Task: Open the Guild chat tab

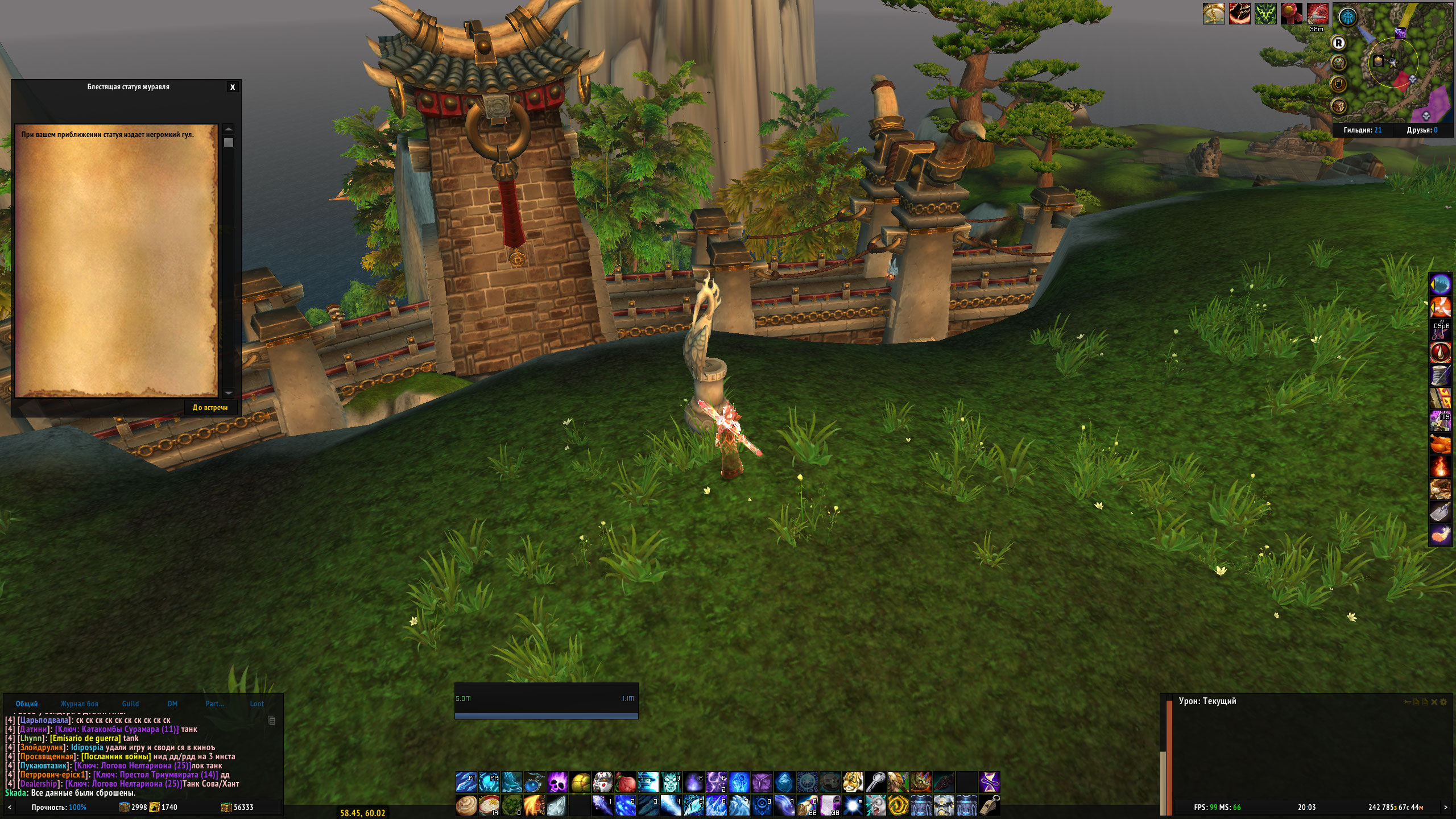Action: pos(130,704)
